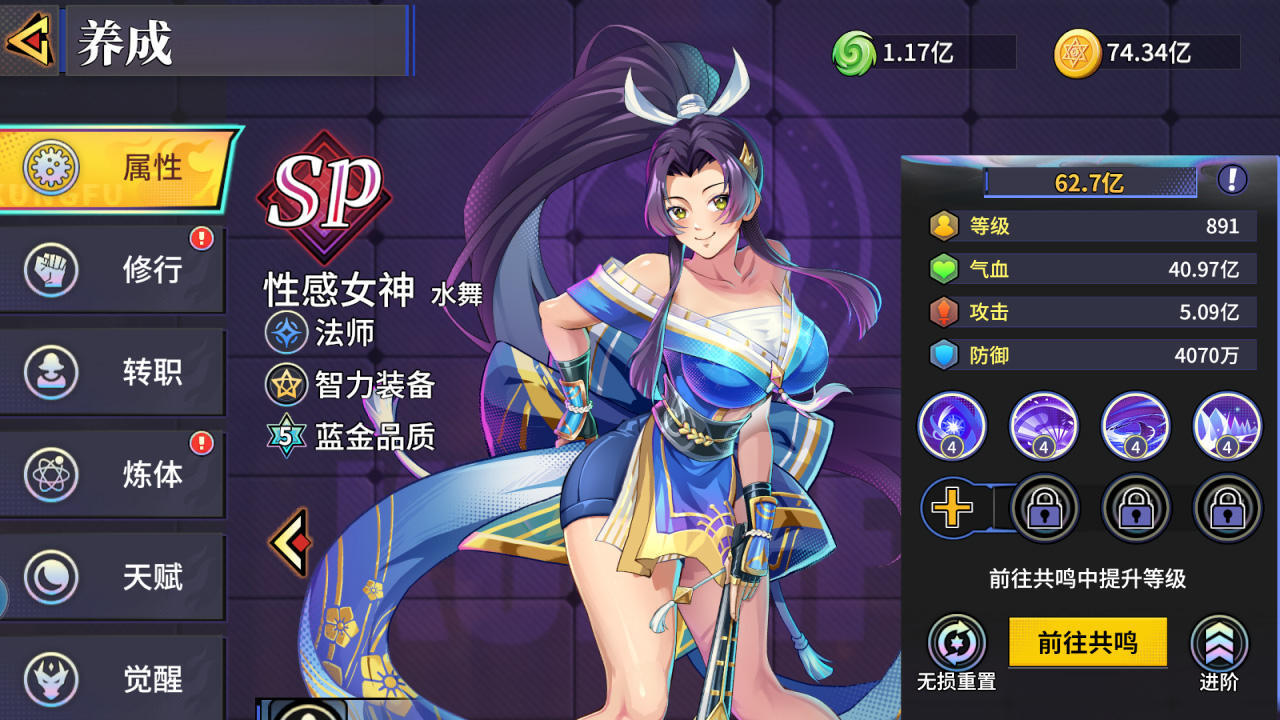Viewport: 1280px width, 720px height.
Task: Open the combat power info exclamation icon
Action: (1232, 180)
